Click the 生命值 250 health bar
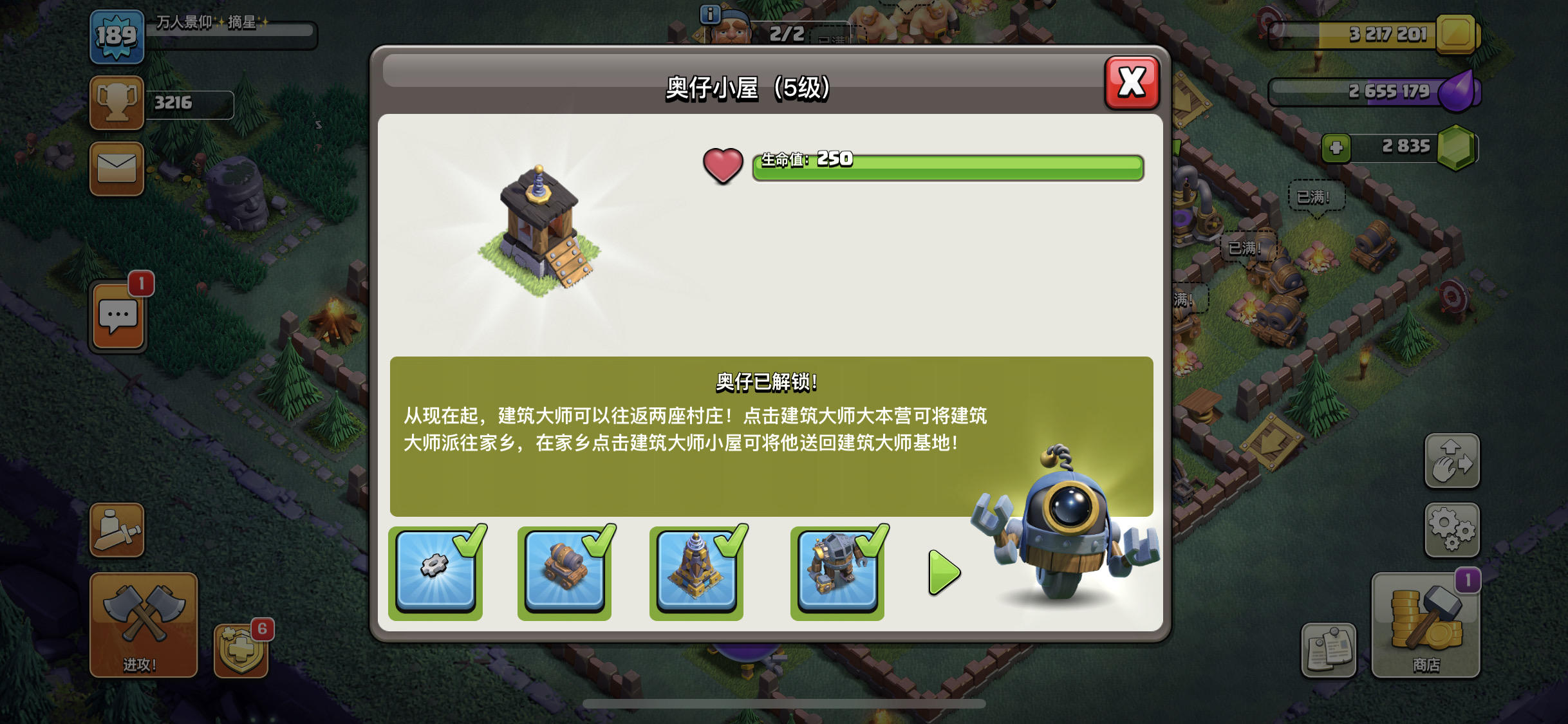Image resolution: width=1568 pixels, height=724 pixels. coord(945,166)
